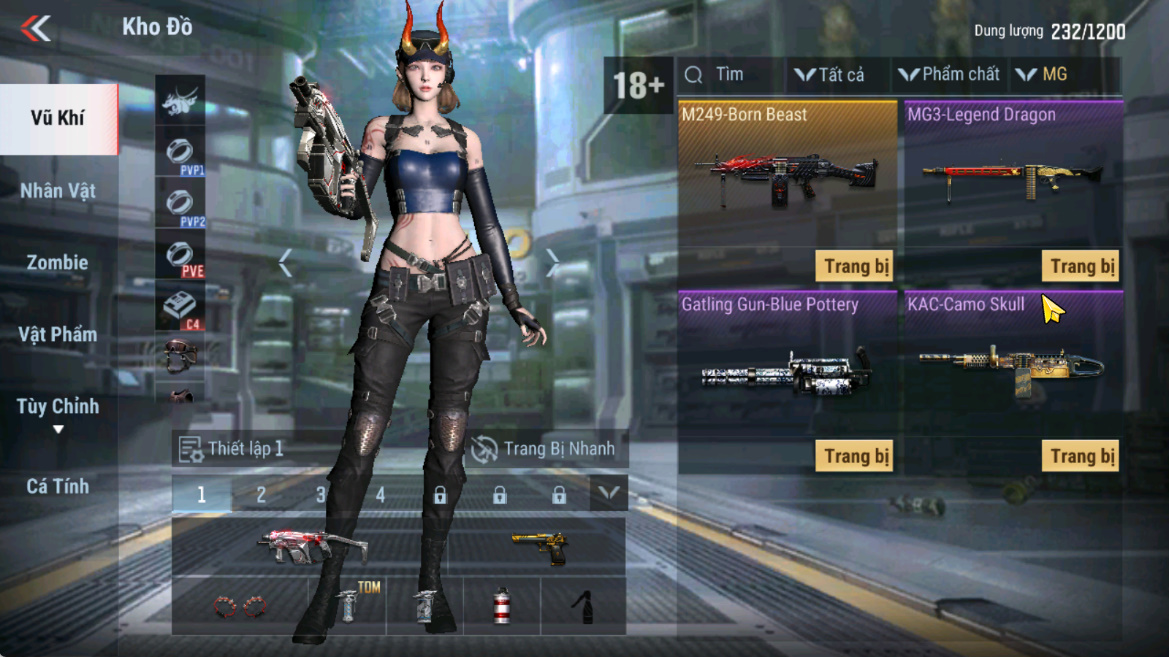Screen dimensions: 1169x657
Task: Show the Vật Phẩm tab
Action: coord(58,334)
